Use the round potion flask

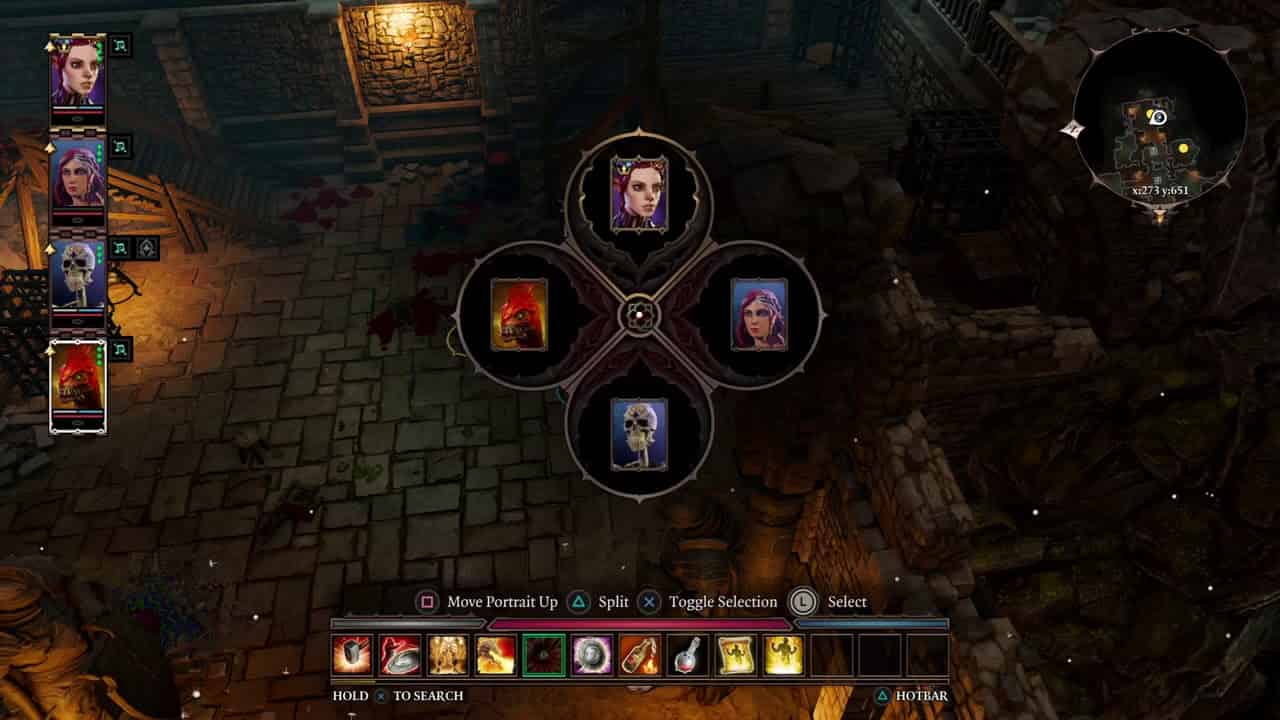click(688, 655)
